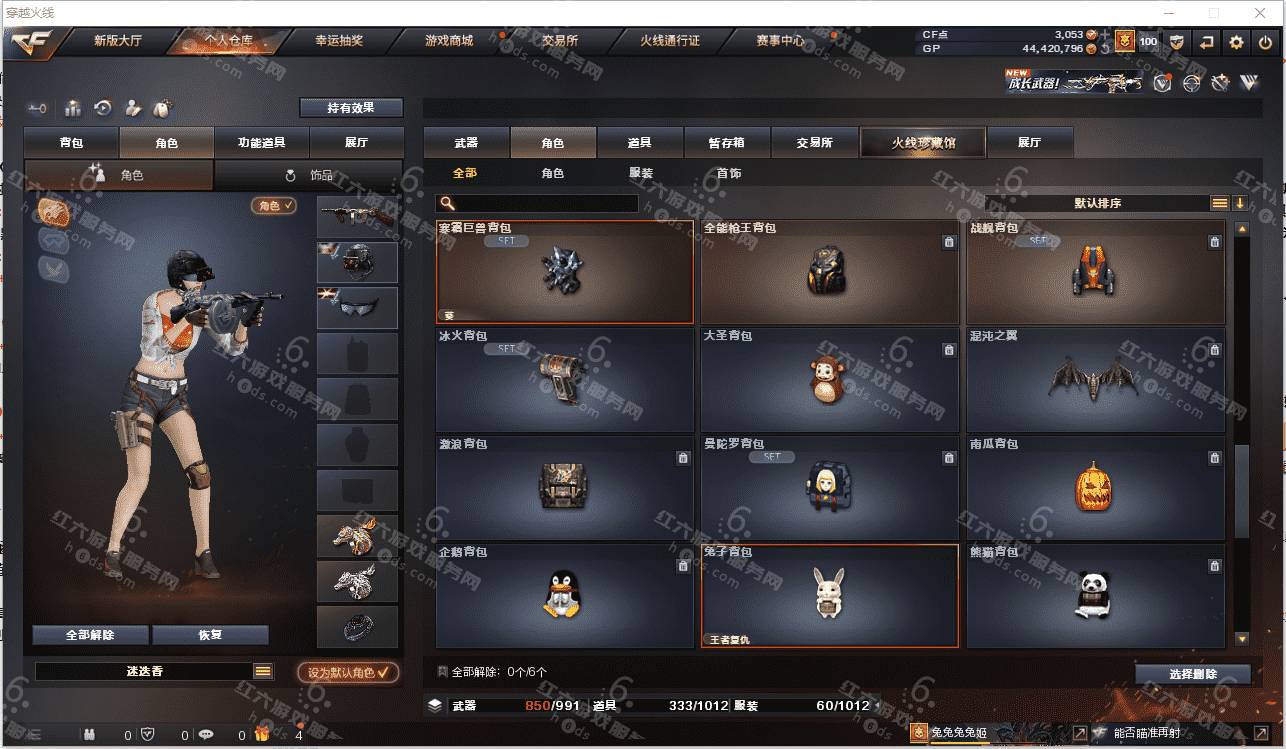Go to 幸运抽奖 lucky draw
The image size is (1286, 749).
click(339, 41)
